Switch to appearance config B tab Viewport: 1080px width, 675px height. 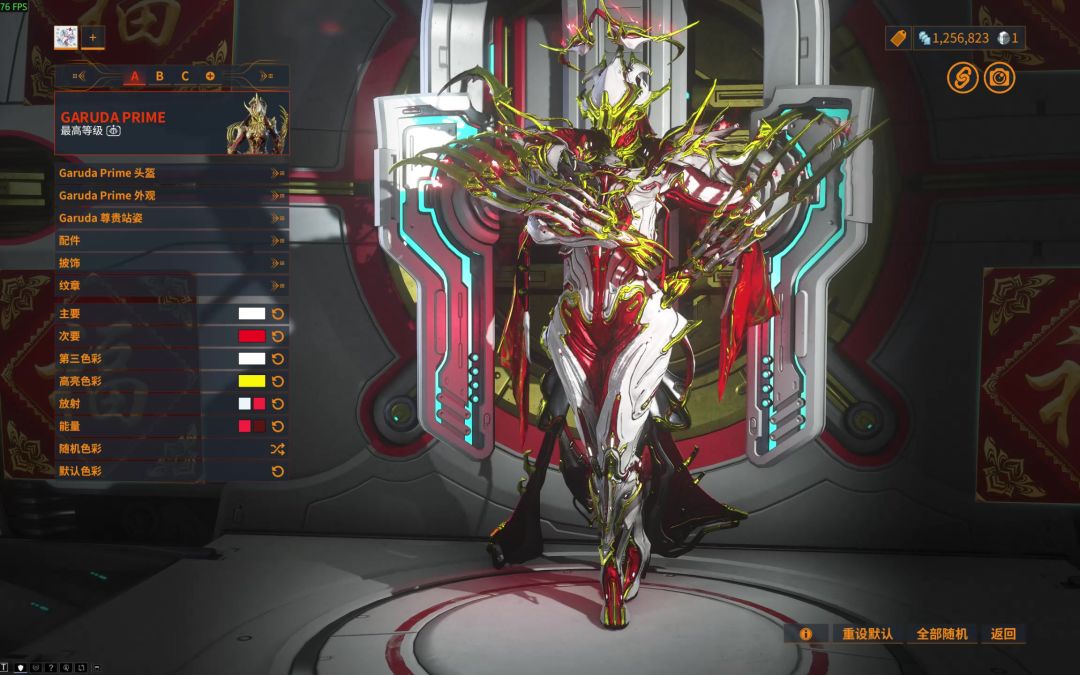(159, 76)
